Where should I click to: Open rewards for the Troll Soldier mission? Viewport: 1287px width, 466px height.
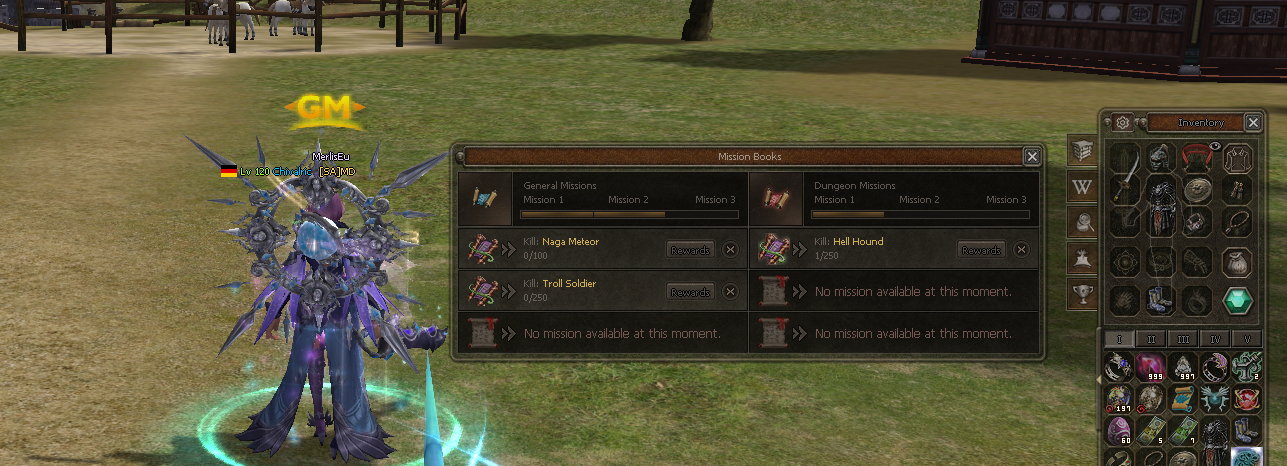(x=691, y=292)
